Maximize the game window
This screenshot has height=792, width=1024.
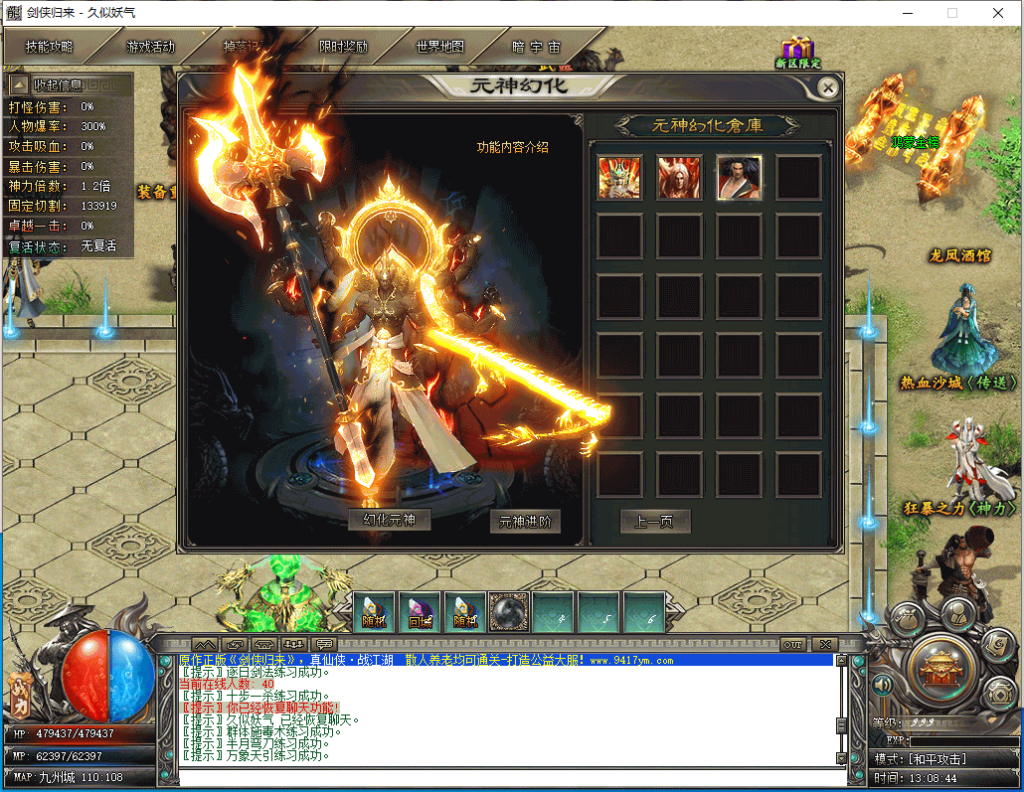952,13
